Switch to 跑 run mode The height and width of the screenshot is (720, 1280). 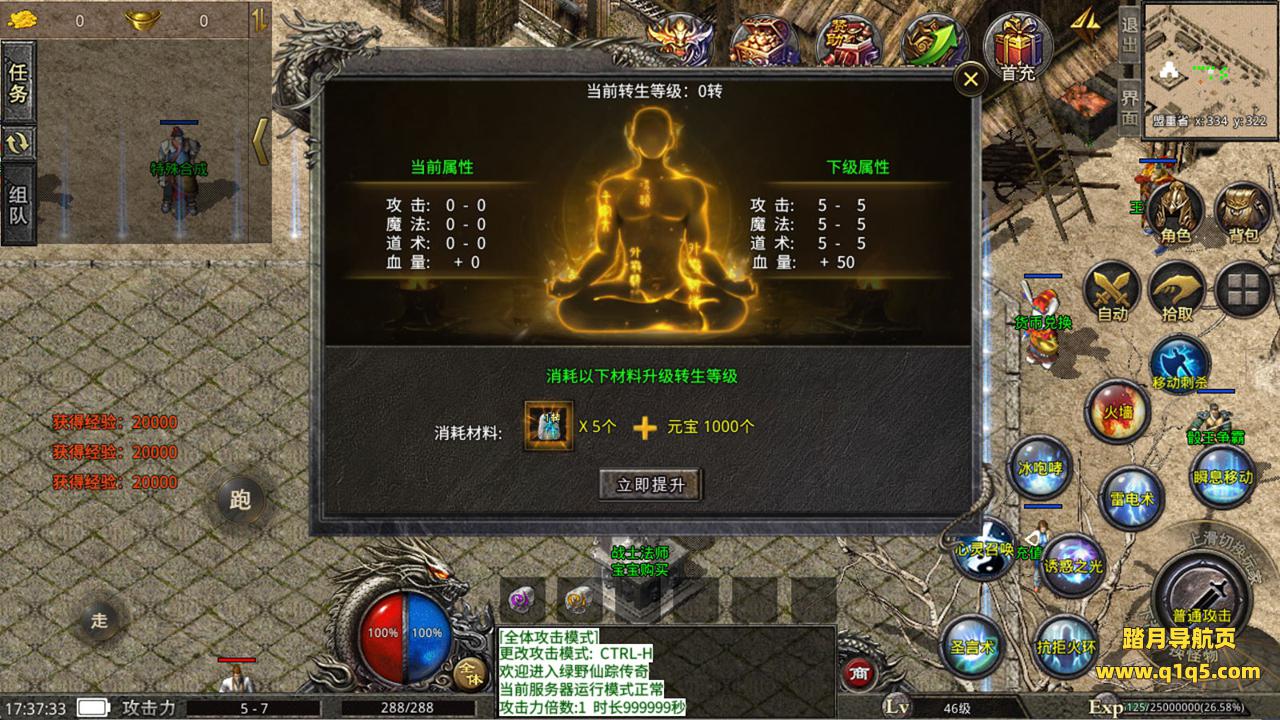coord(240,499)
